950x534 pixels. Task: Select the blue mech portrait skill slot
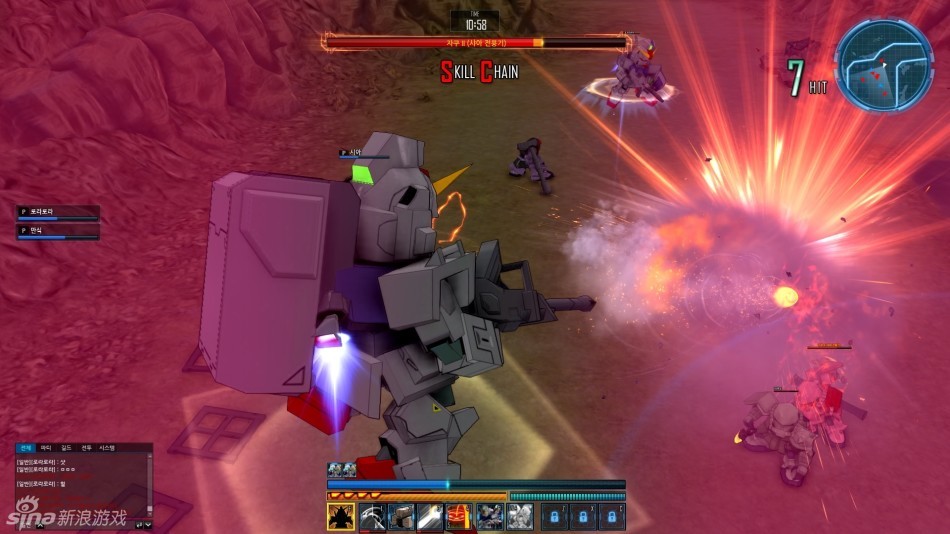[490, 516]
